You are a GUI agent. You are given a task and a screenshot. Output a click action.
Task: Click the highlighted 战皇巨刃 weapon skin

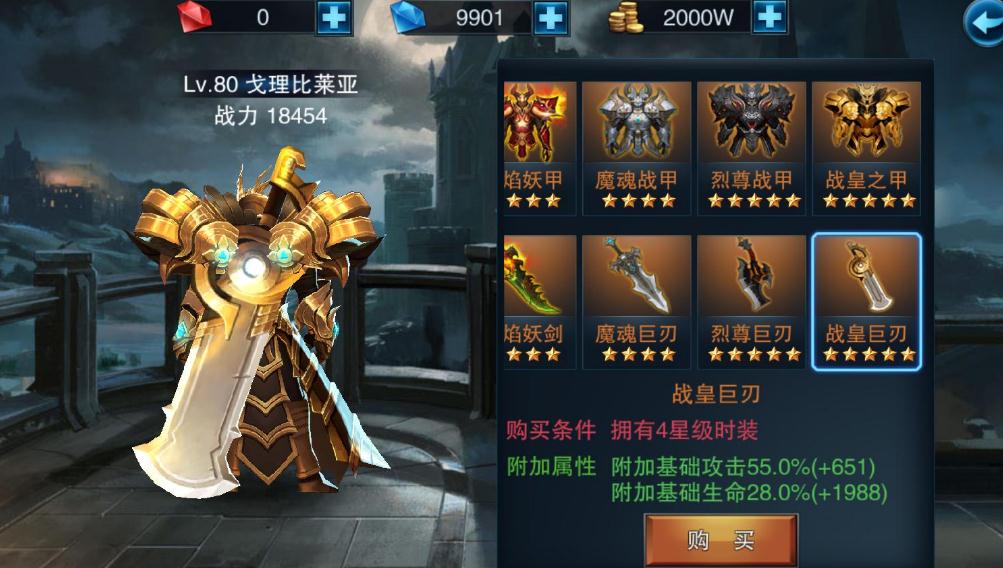[866, 301]
